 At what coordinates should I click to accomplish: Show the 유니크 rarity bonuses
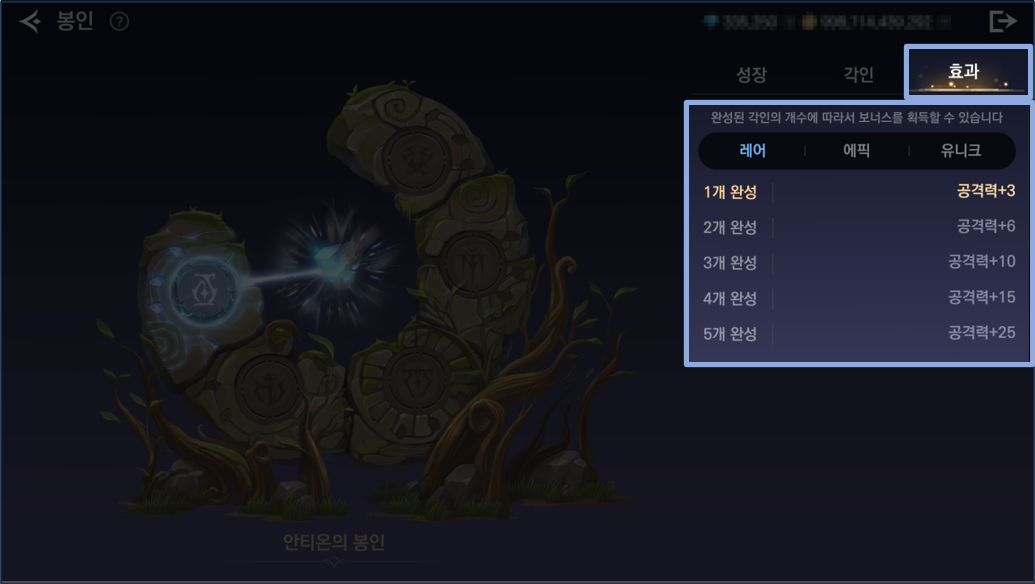tap(961, 151)
